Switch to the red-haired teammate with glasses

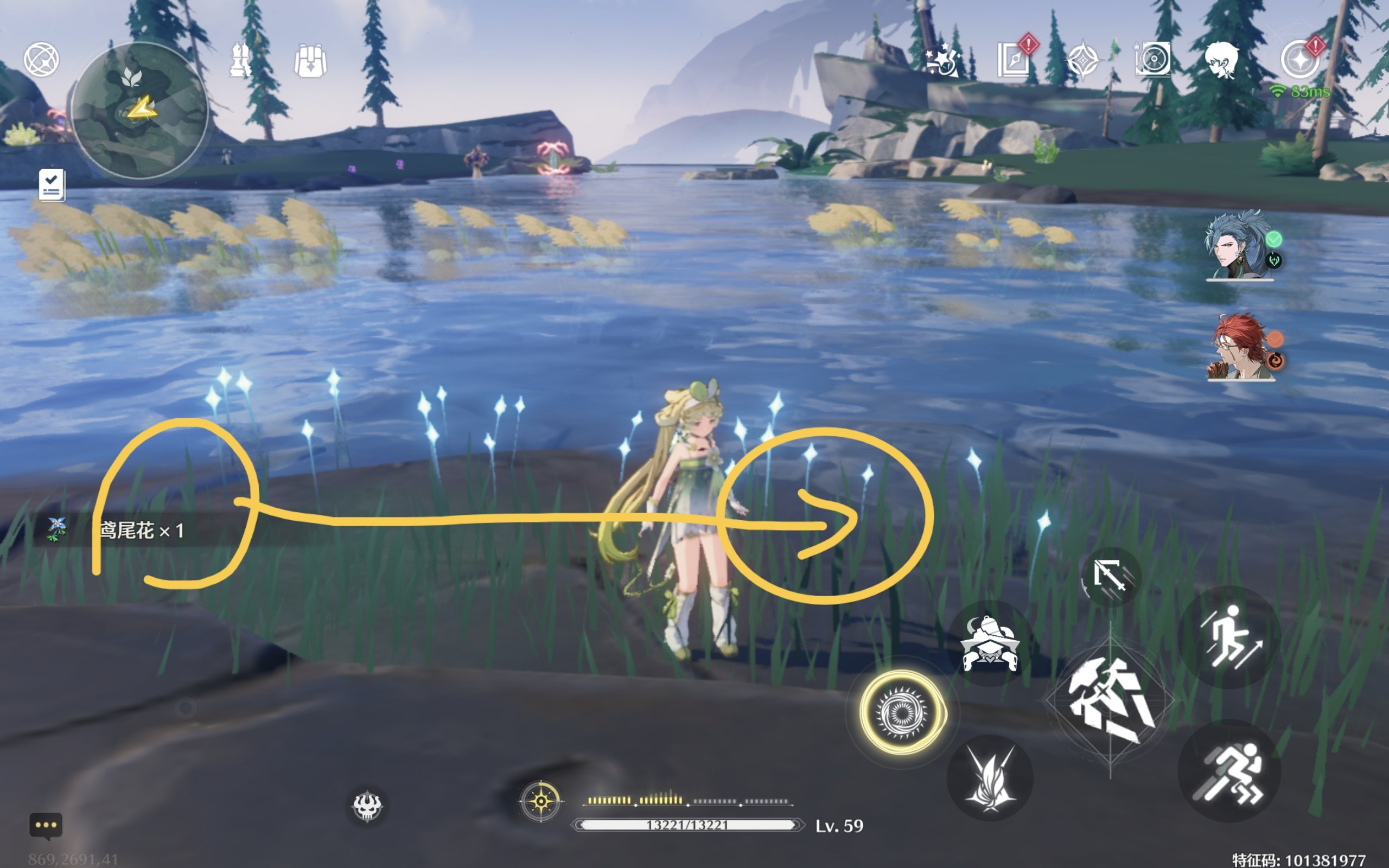click(1240, 347)
